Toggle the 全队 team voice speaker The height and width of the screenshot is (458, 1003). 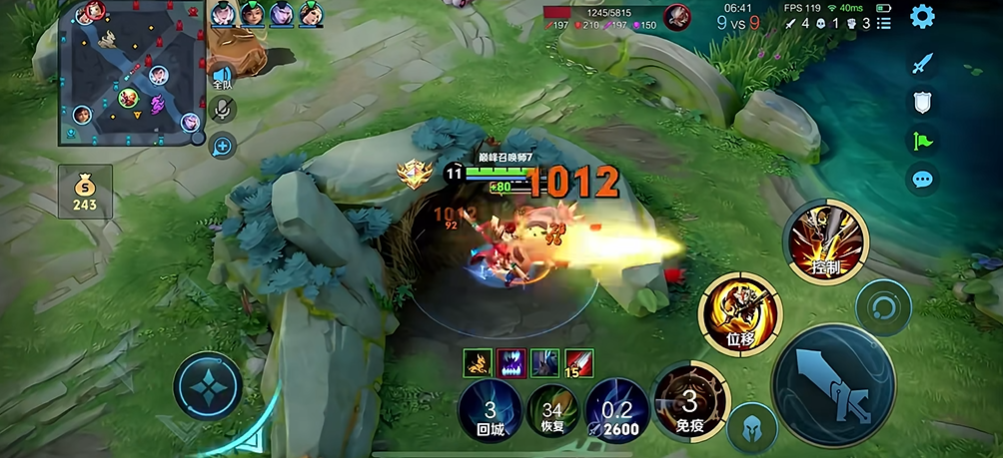(222, 78)
